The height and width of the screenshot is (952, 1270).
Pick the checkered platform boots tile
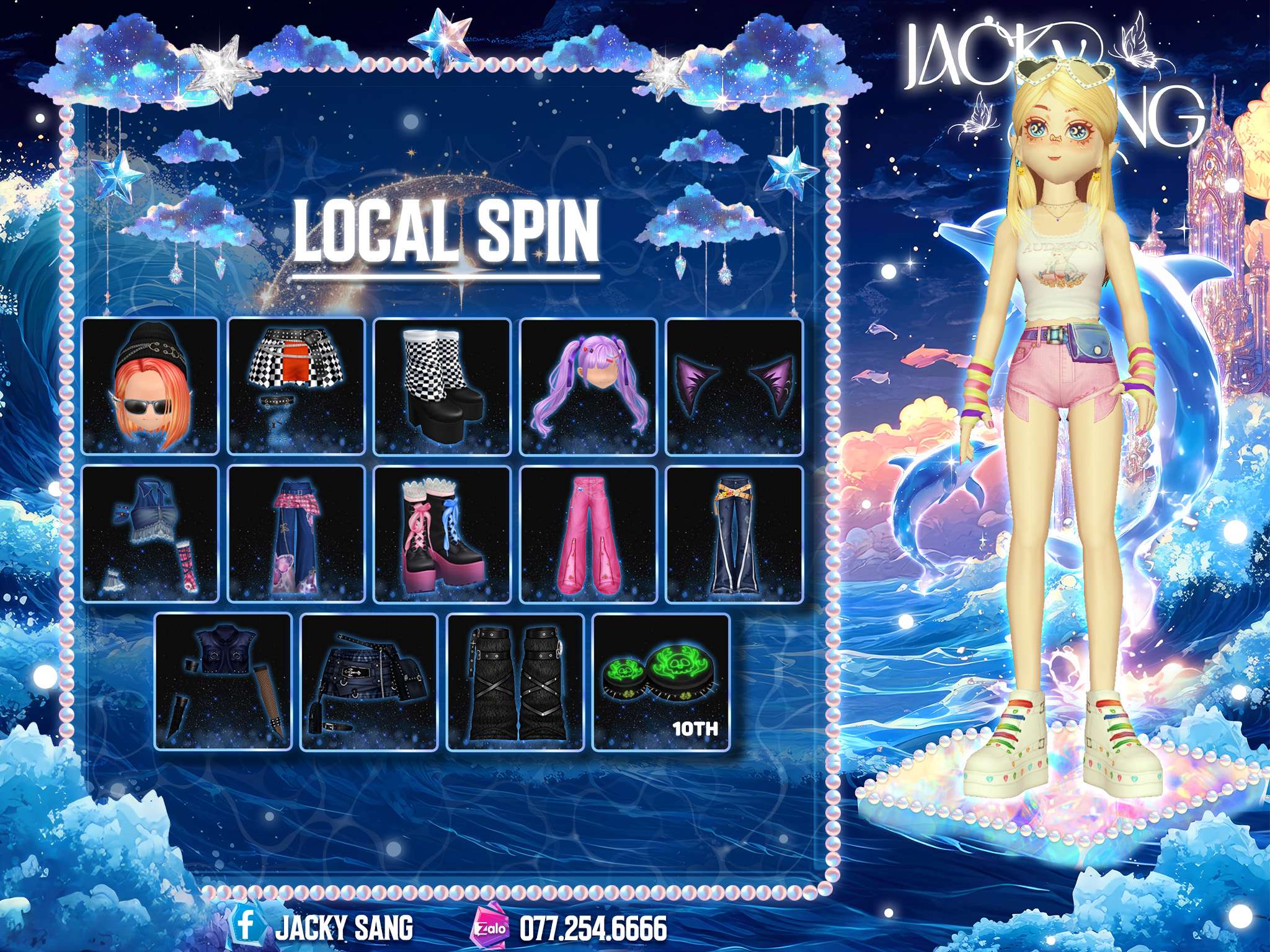point(442,386)
